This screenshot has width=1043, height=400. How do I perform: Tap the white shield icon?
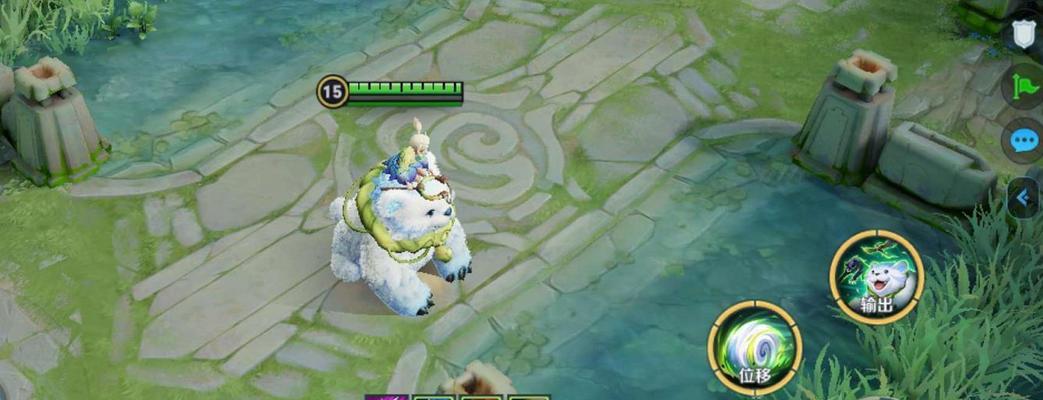pyautogui.click(x=1024, y=35)
